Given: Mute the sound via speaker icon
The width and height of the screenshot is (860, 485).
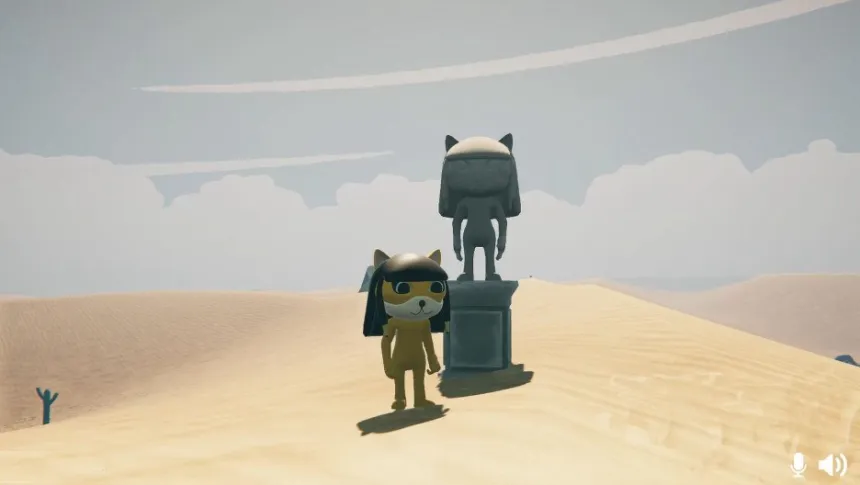Looking at the screenshot, I should tap(831, 464).
